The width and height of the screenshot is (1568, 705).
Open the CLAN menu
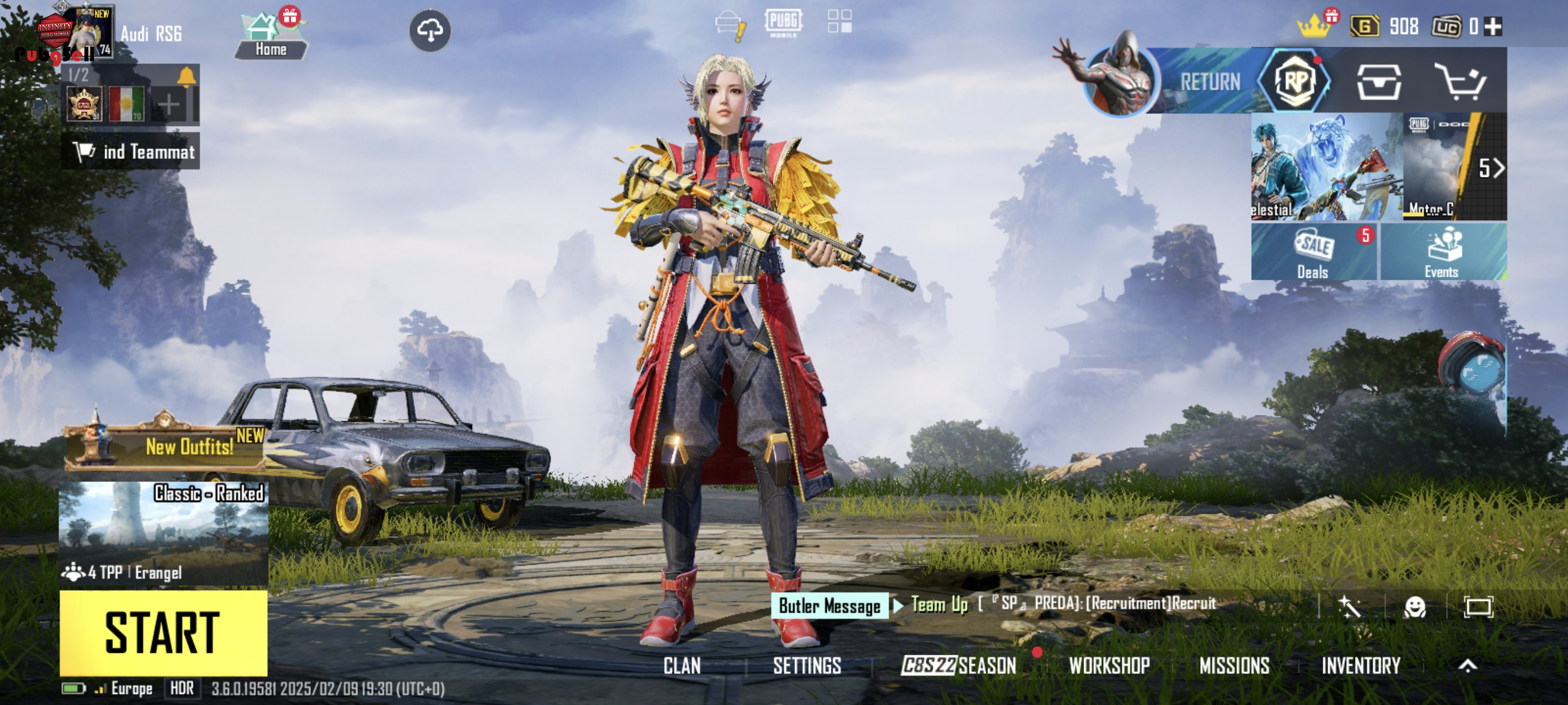click(682, 666)
